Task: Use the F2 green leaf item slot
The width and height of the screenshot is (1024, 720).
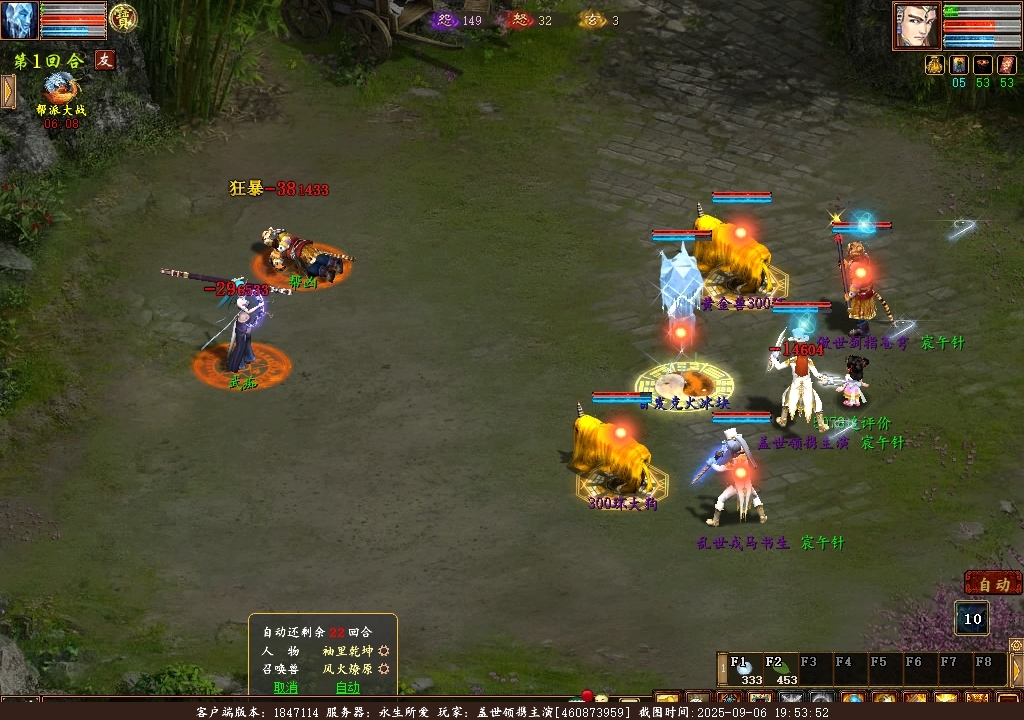Action: click(x=778, y=669)
